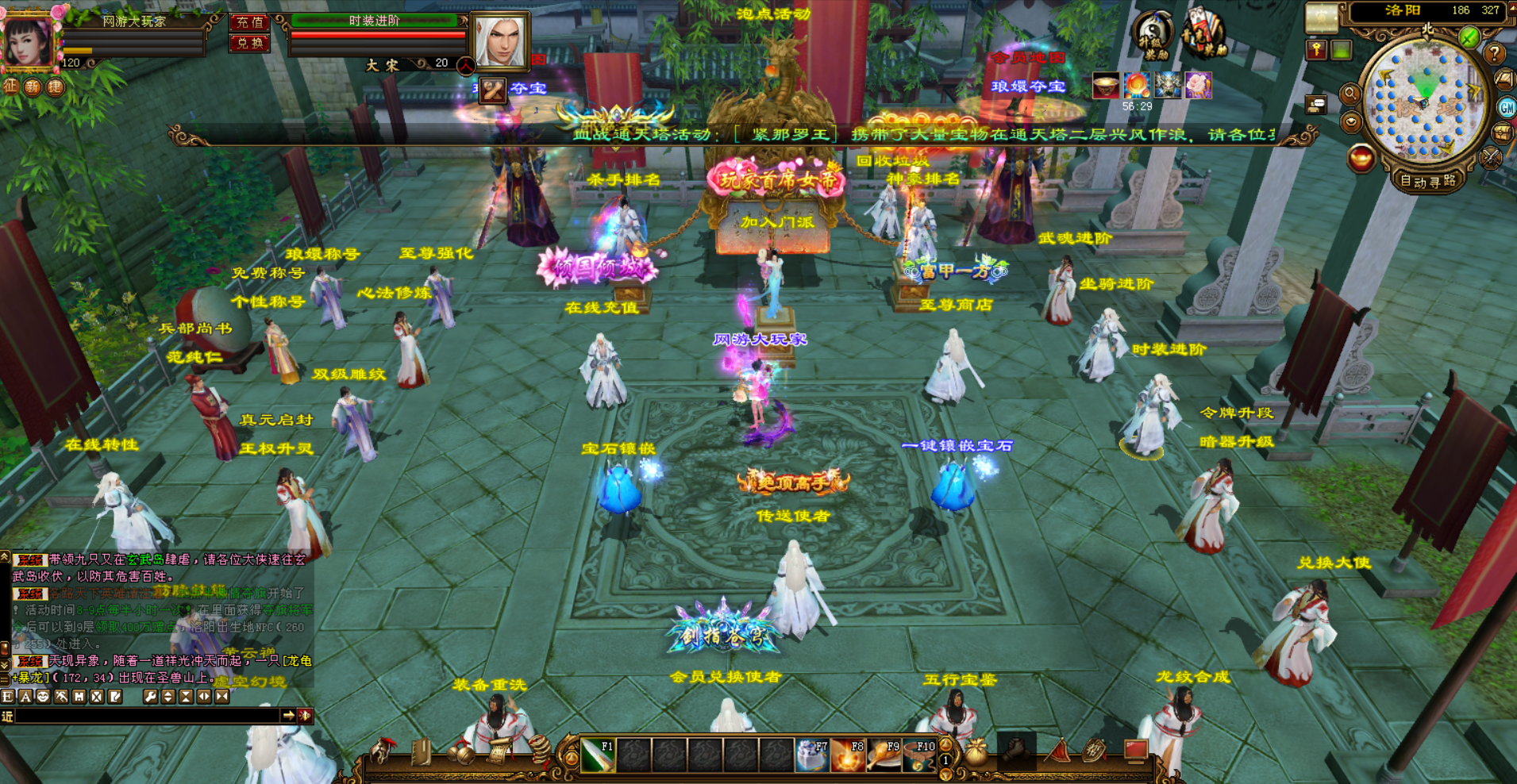Click the minimap magnifier zoom button
1517x784 pixels.
tap(1350, 94)
